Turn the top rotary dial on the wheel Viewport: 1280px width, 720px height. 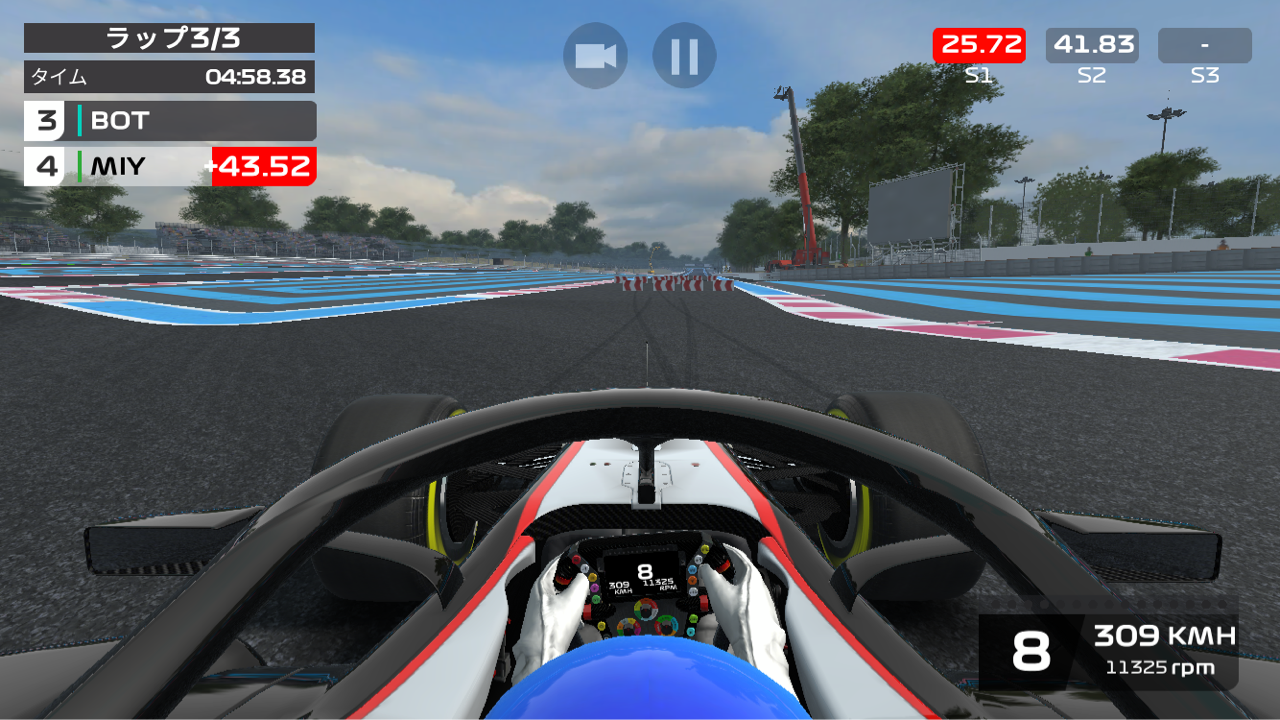point(646,609)
